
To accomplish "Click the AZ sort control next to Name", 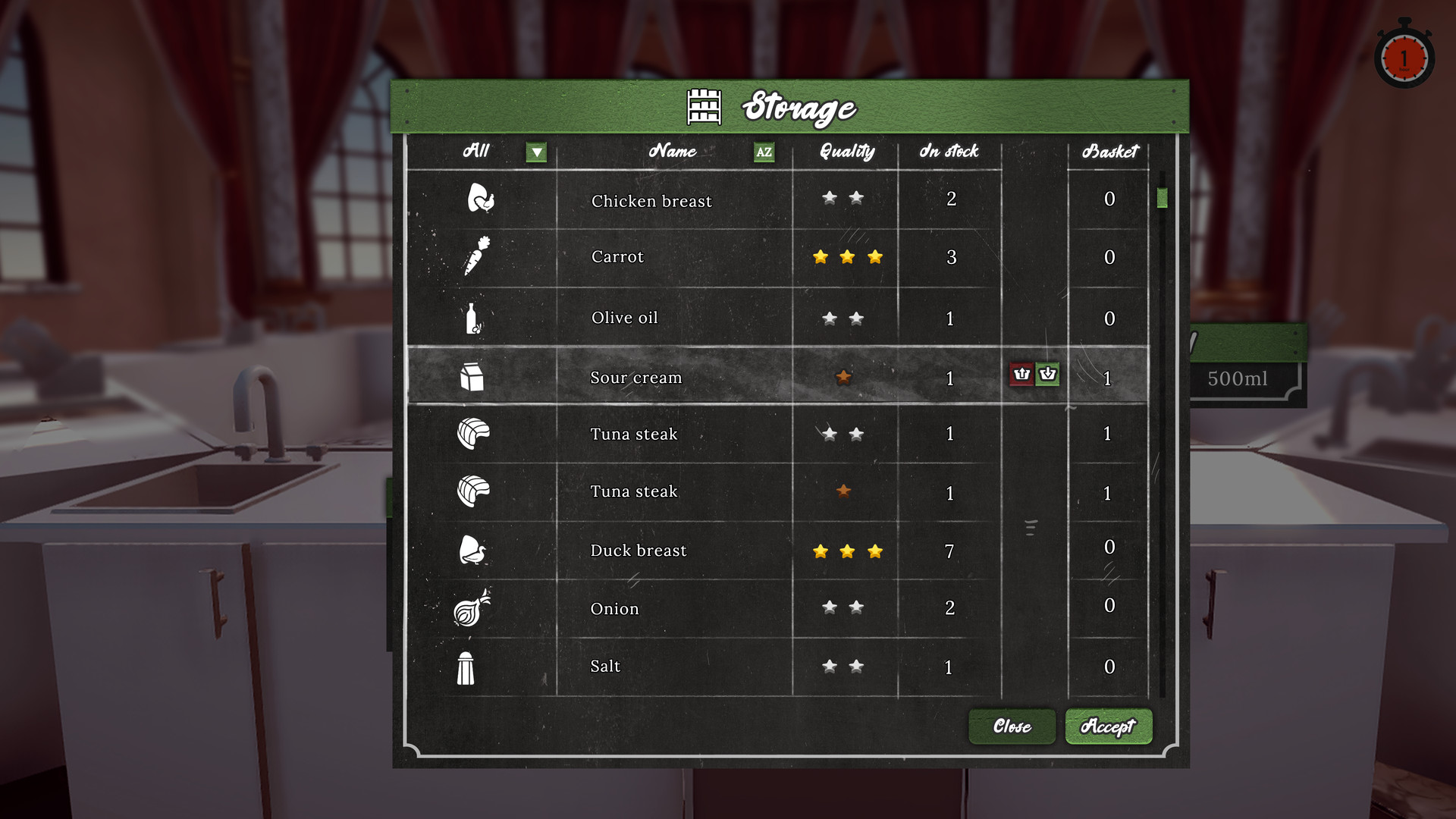I will 762,152.
